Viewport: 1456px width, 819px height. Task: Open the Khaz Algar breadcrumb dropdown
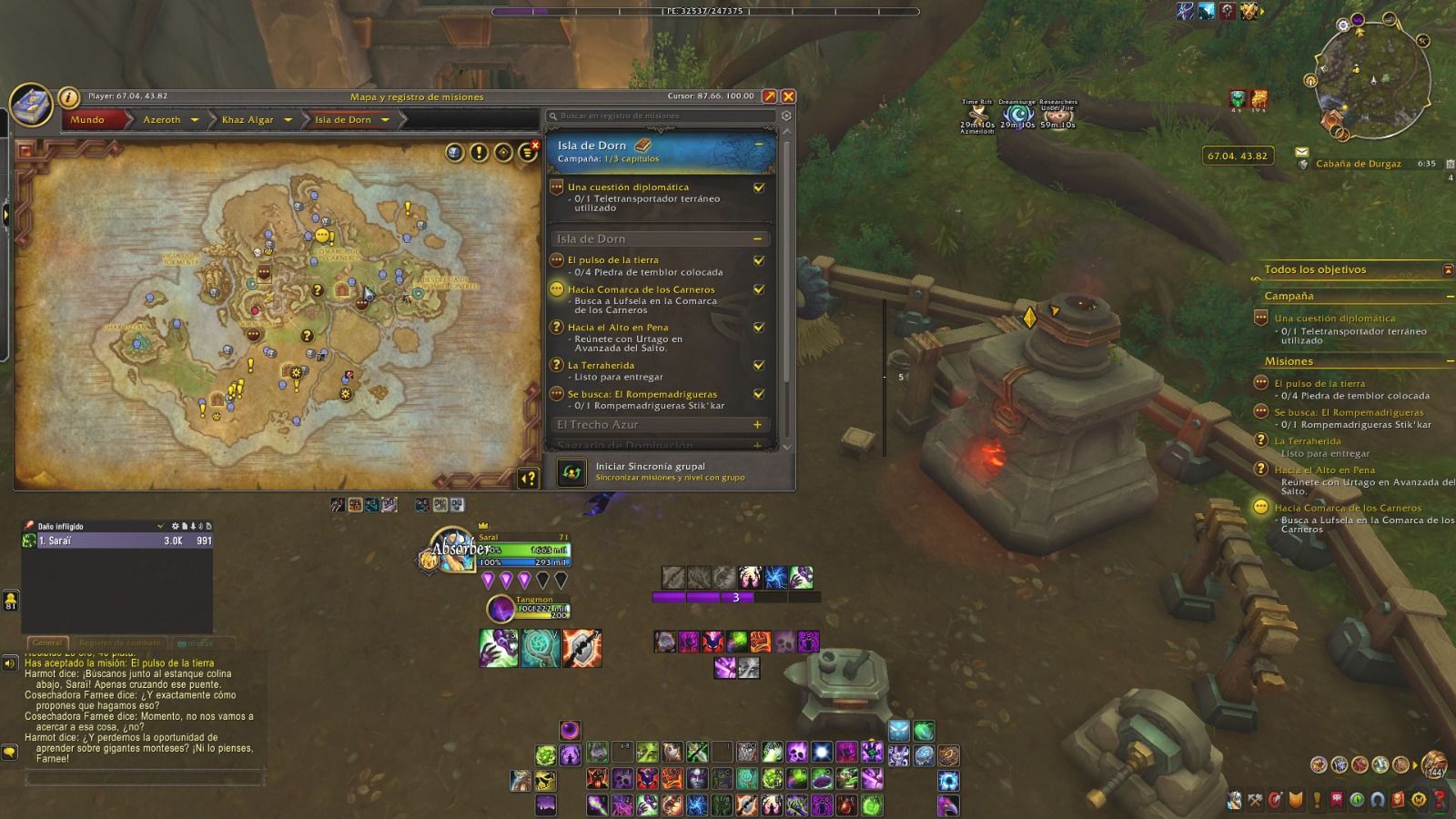click(288, 120)
